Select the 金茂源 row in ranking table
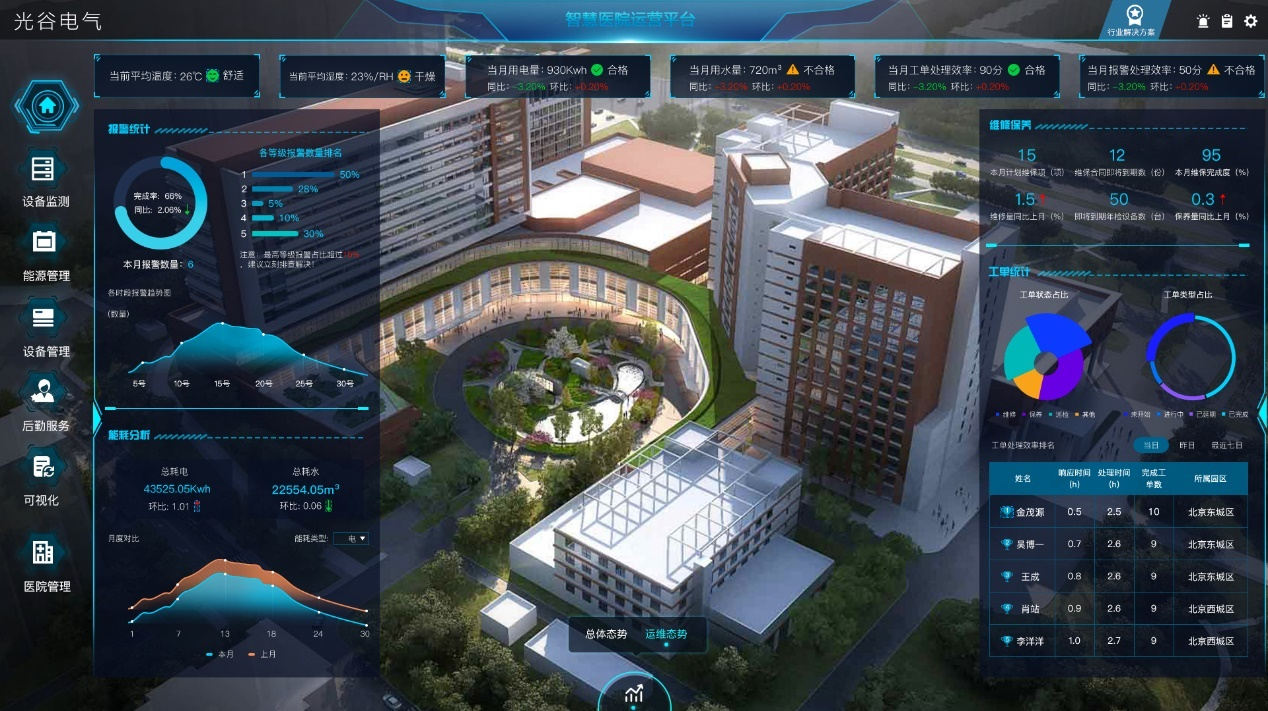The height and width of the screenshot is (711, 1268). (x=1118, y=512)
